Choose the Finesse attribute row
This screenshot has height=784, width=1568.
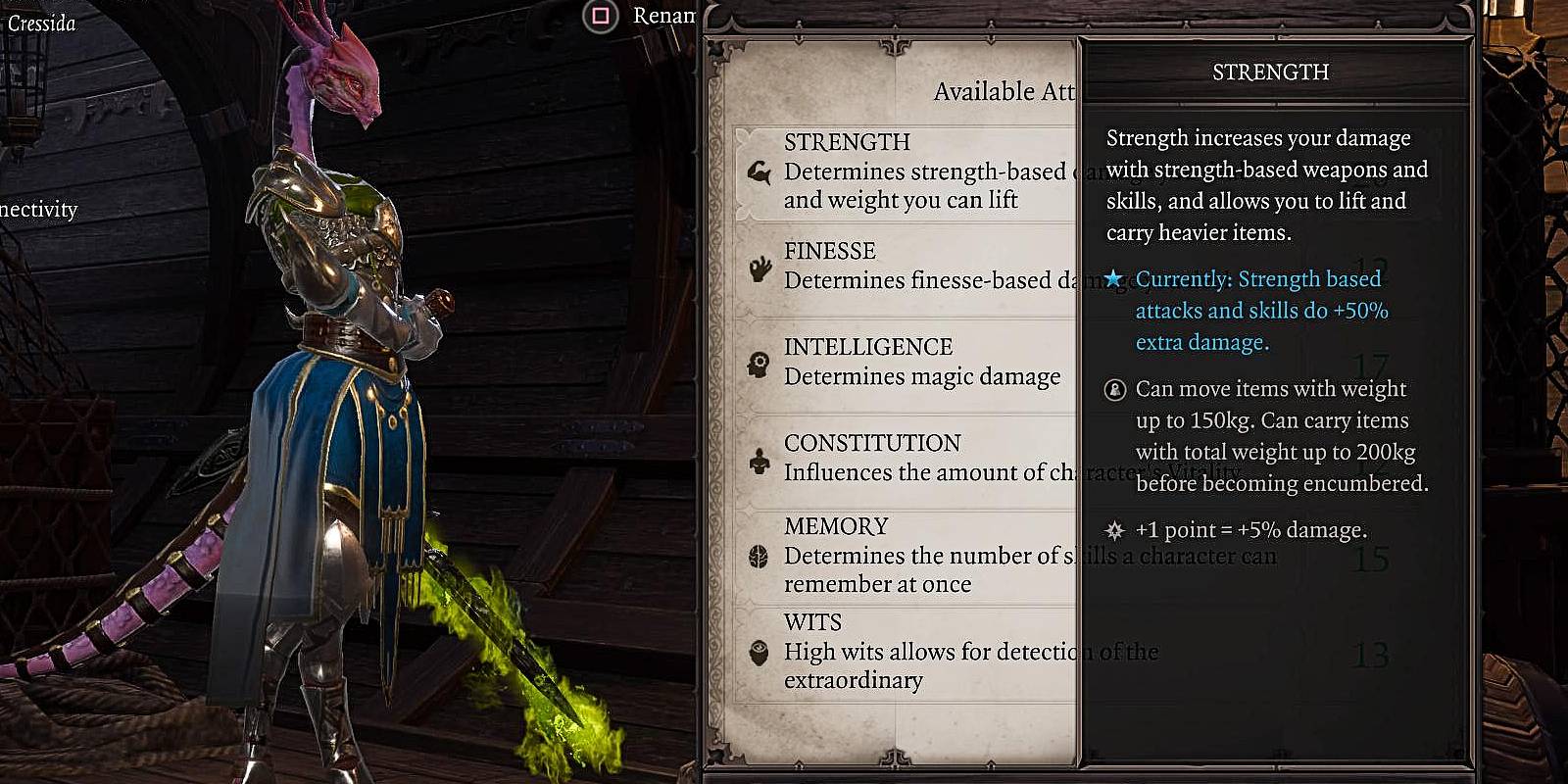click(x=902, y=267)
